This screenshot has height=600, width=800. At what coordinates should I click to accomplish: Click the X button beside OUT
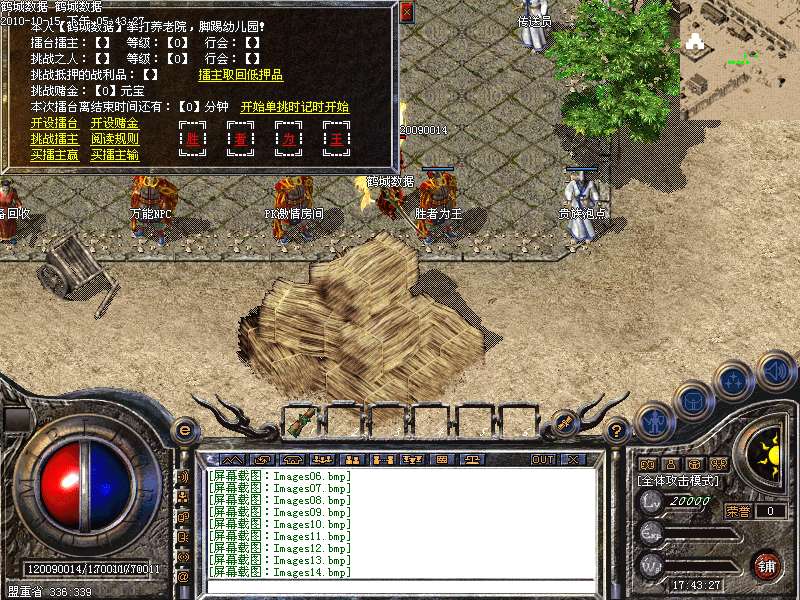pos(572,459)
